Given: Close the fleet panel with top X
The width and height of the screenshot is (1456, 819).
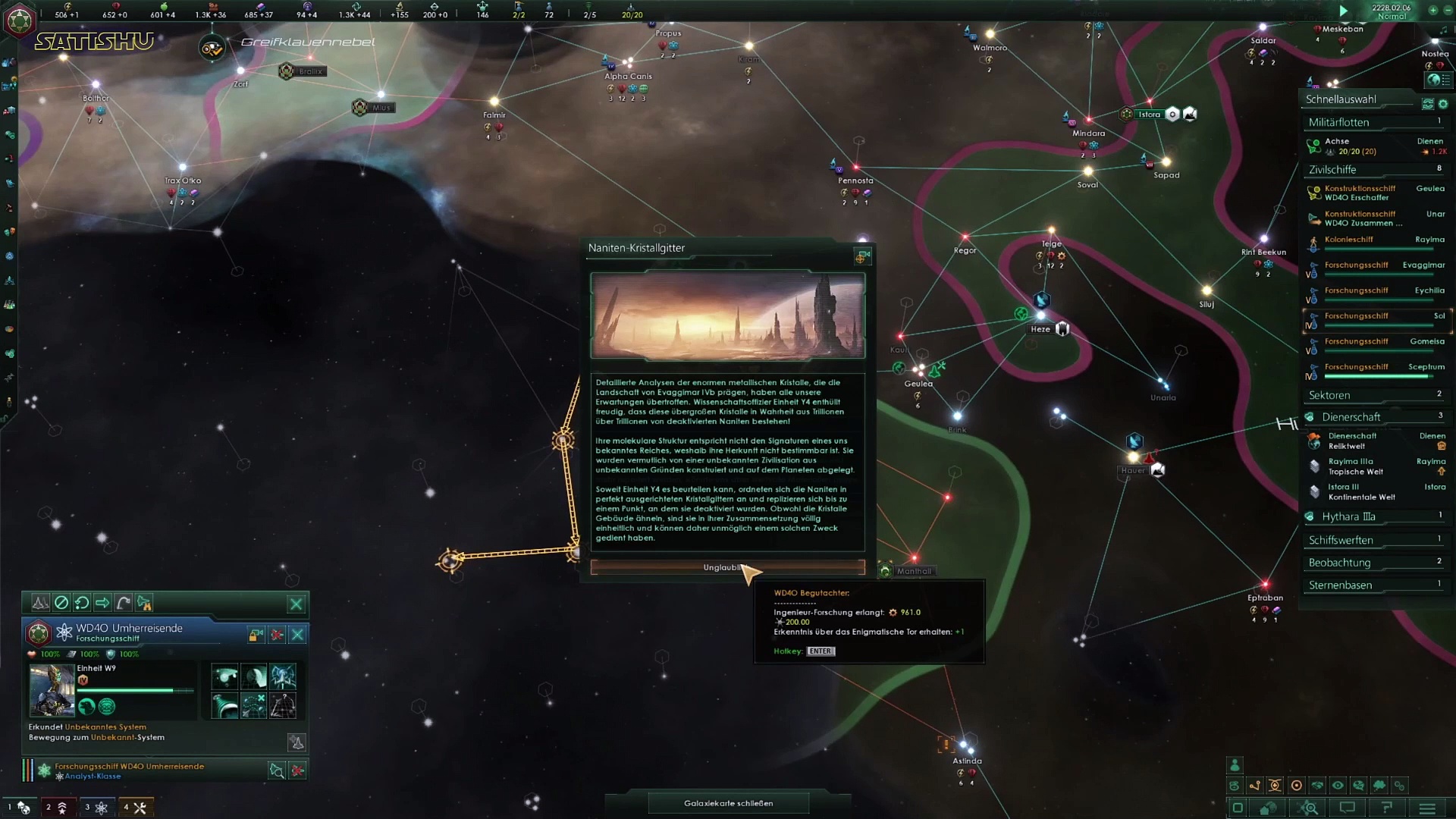Looking at the screenshot, I should coord(297,604).
